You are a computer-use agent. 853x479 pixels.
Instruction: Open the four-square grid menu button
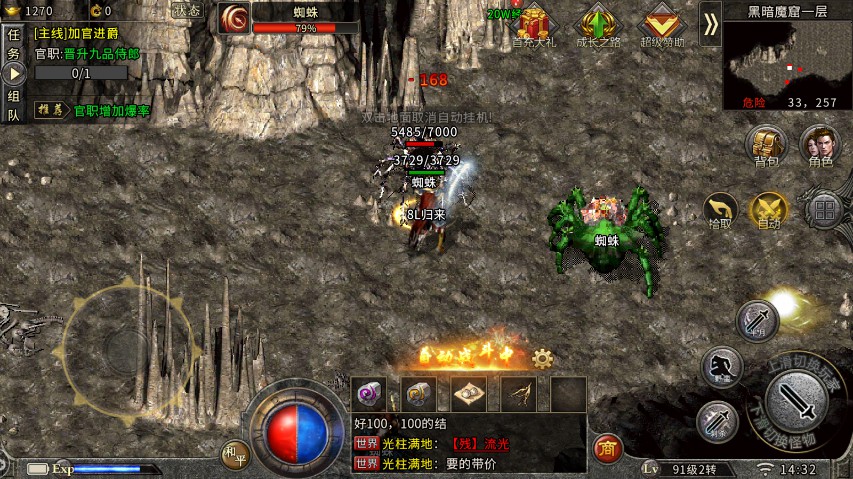pyautogui.click(x=825, y=210)
